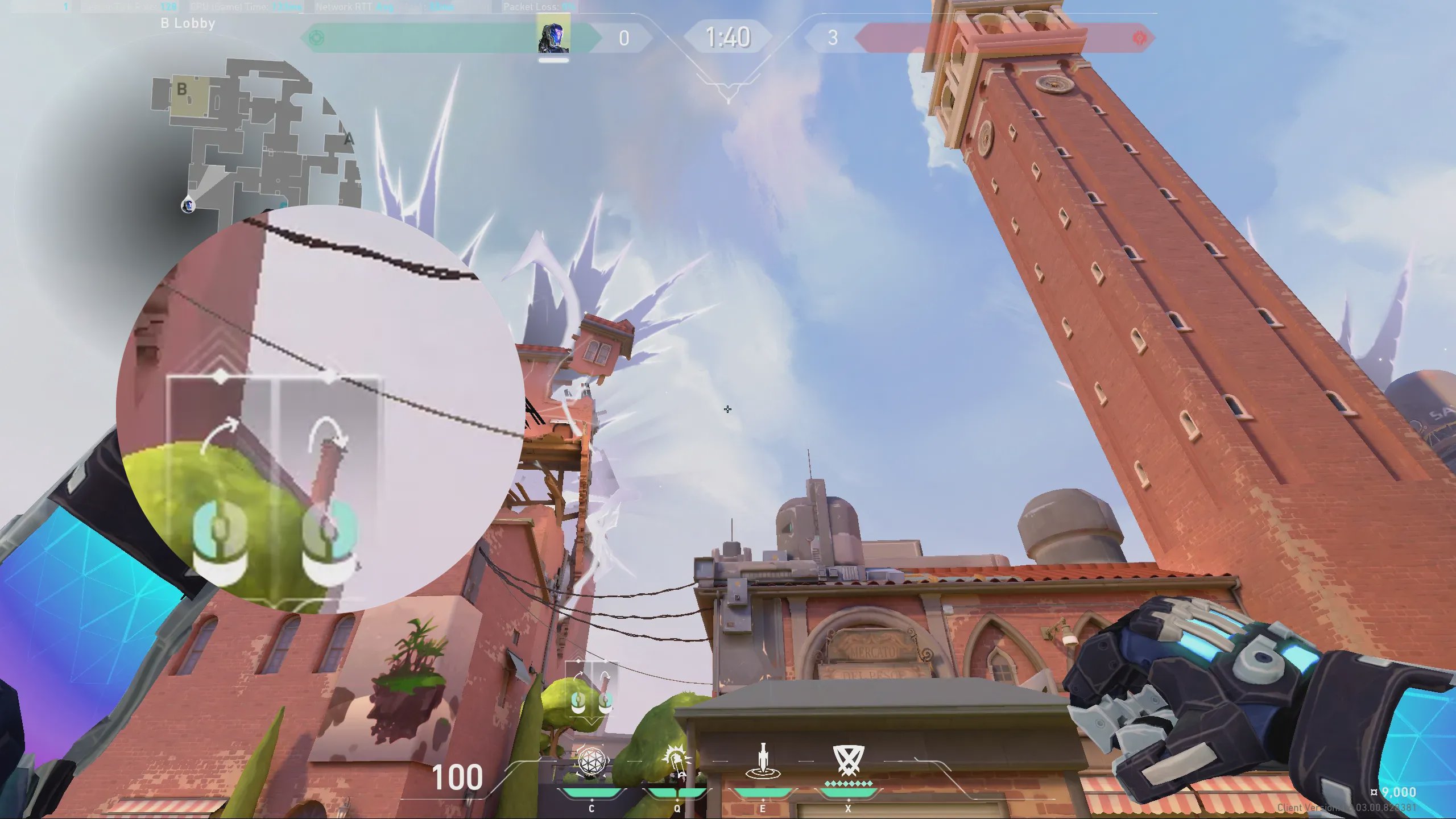Image resolution: width=1456 pixels, height=819 pixels.
Task: Click the agent portrait in the top bar
Action: coord(553,36)
